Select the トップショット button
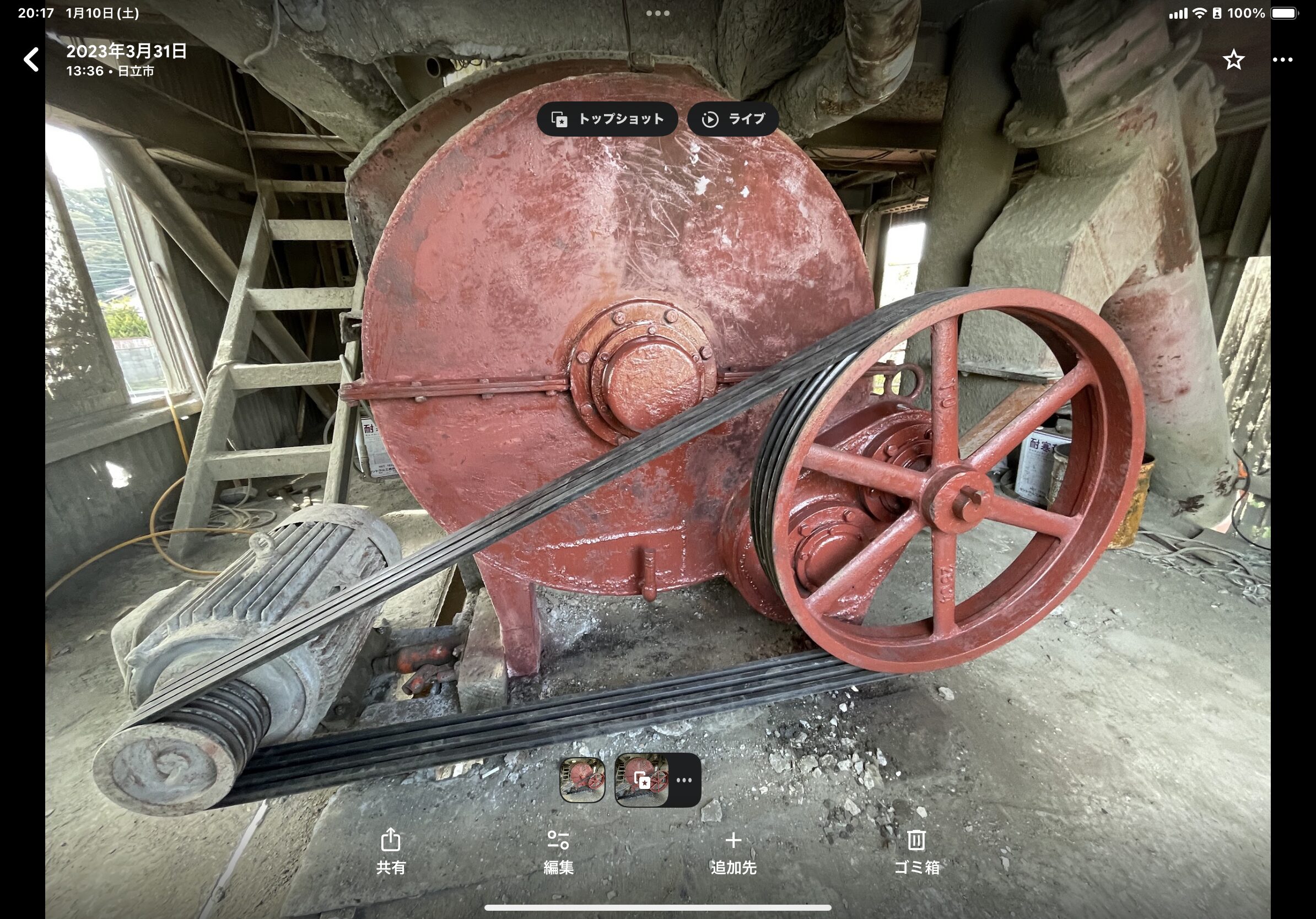Screen dimensions: 1316x919 tap(607, 119)
